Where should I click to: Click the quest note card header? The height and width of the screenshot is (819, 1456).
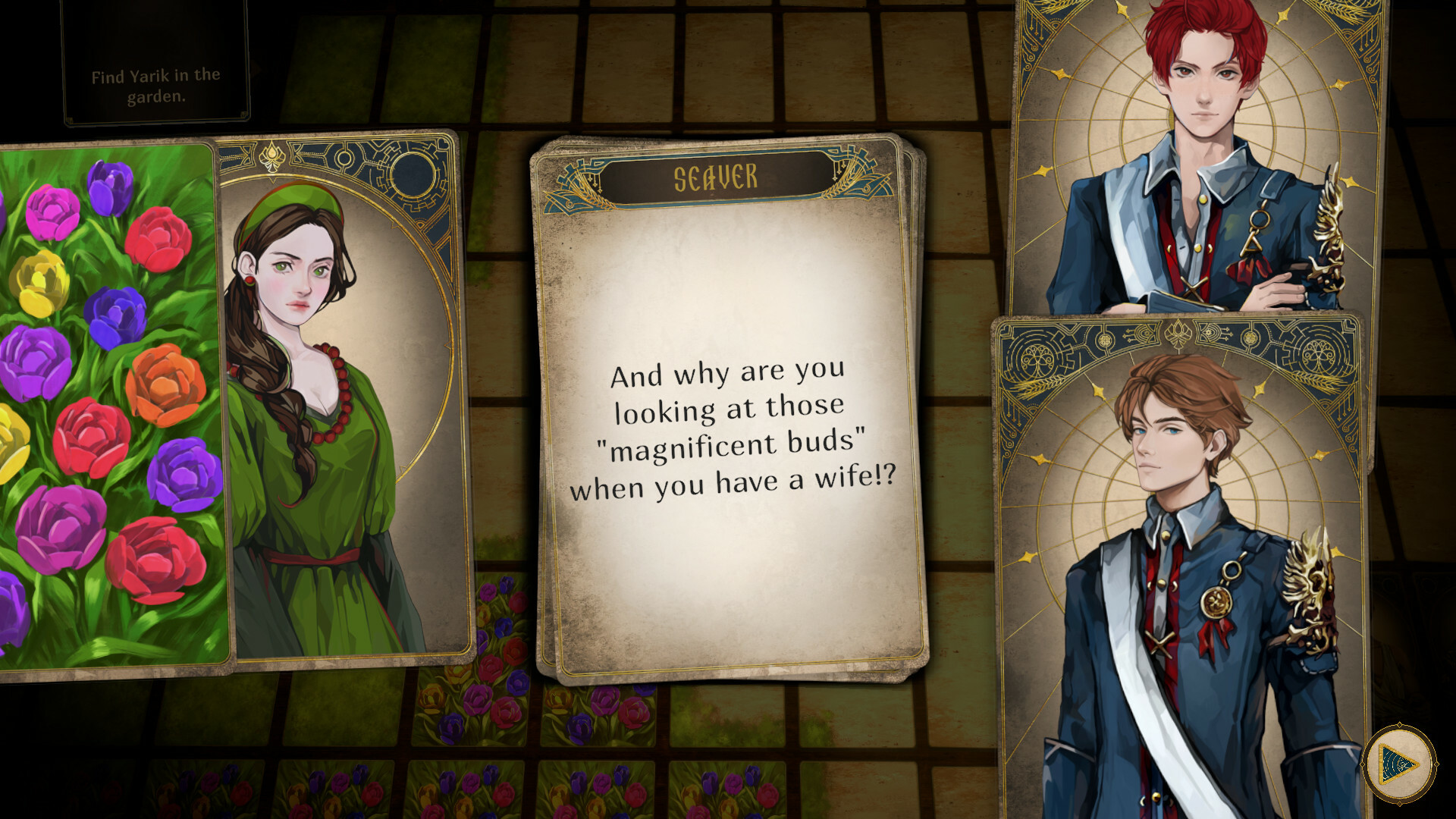pos(155,45)
